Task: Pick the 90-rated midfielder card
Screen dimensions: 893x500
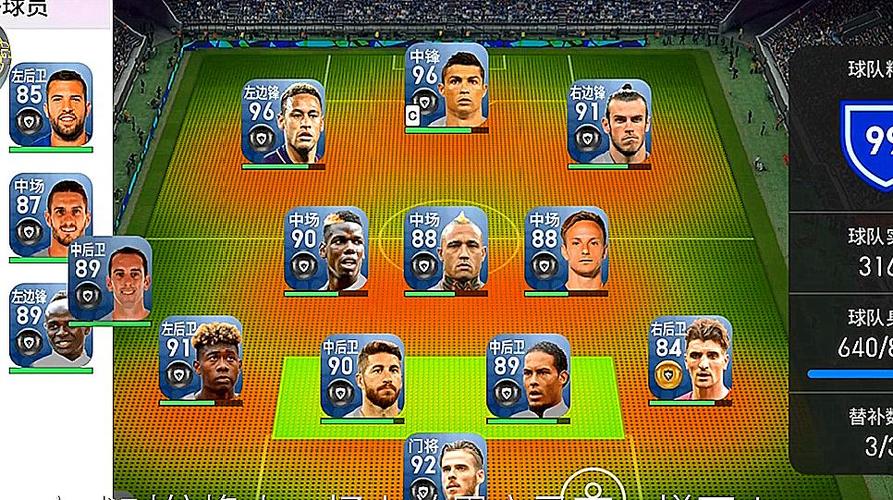Action: tap(324, 249)
